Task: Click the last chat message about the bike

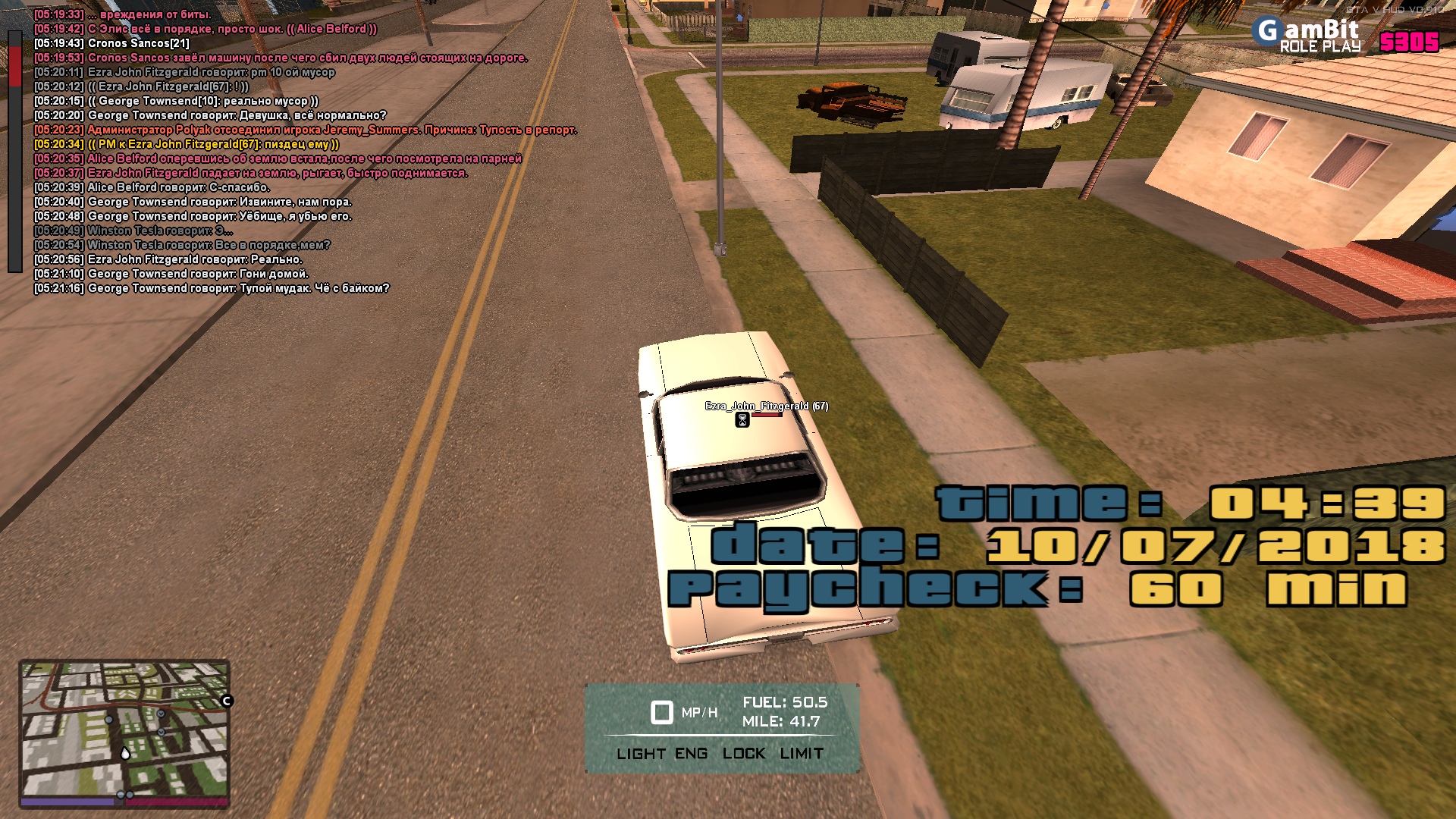Action: pyautogui.click(x=212, y=288)
